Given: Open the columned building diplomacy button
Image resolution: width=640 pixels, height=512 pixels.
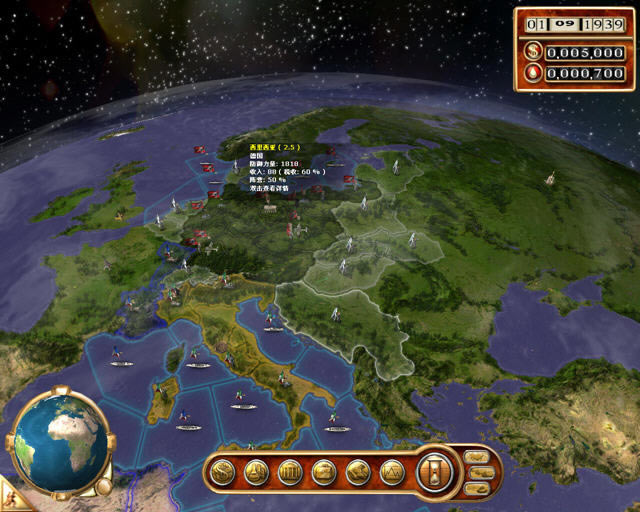Looking at the screenshot, I should coord(291,471).
